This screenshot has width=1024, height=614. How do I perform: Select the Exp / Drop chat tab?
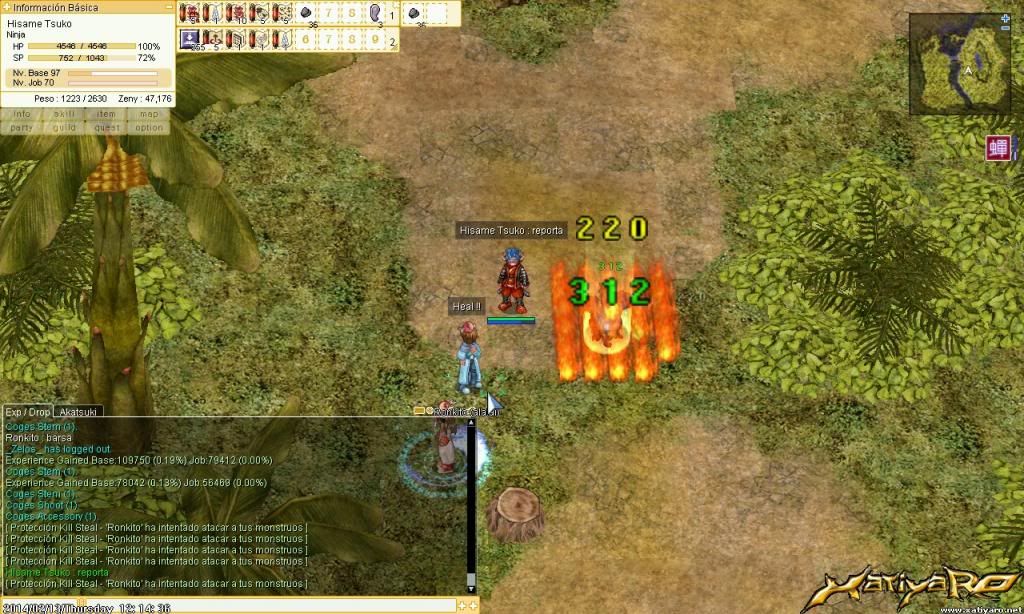point(27,411)
